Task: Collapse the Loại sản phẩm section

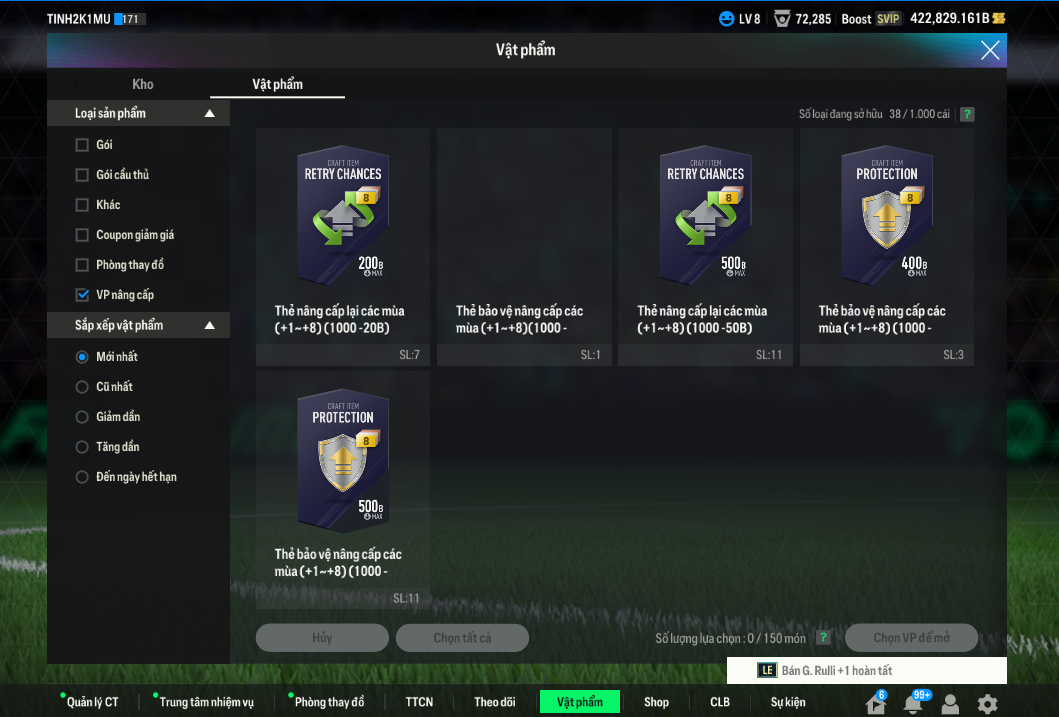Action: tap(209, 114)
